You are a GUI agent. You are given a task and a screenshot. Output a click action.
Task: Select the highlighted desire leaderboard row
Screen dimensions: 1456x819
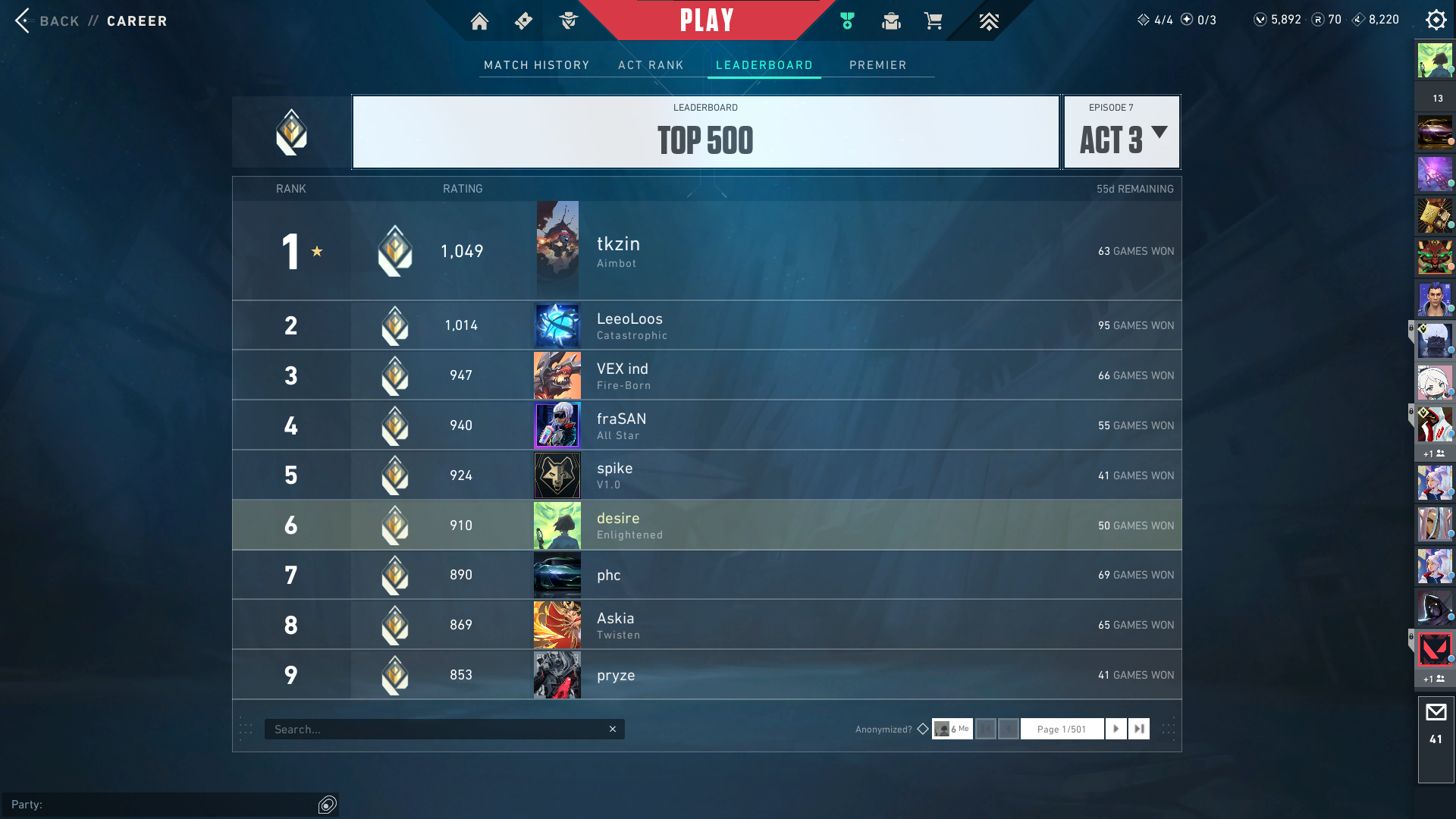[705, 525]
